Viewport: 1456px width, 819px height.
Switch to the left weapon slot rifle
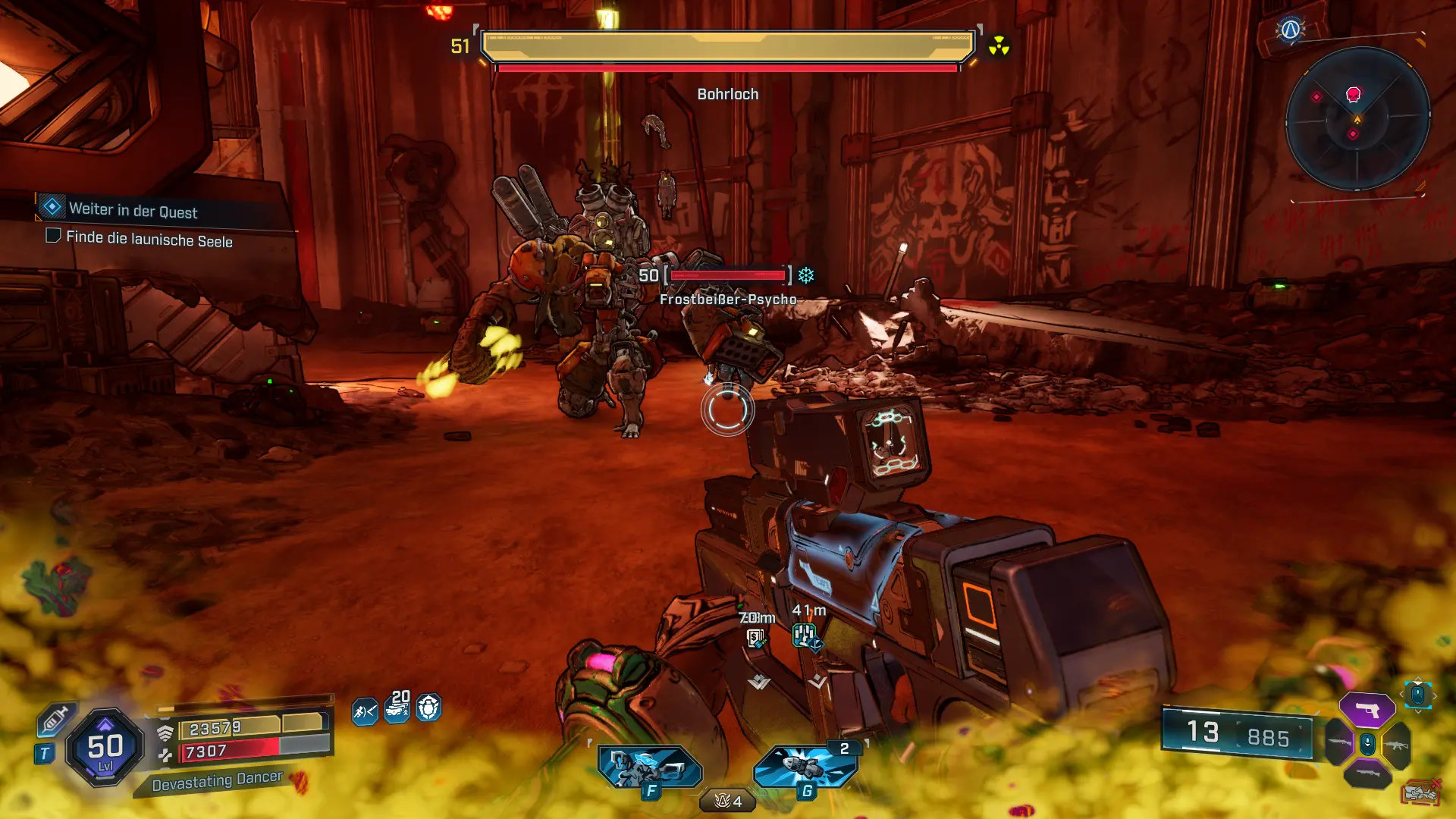[x=1339, y=743]
